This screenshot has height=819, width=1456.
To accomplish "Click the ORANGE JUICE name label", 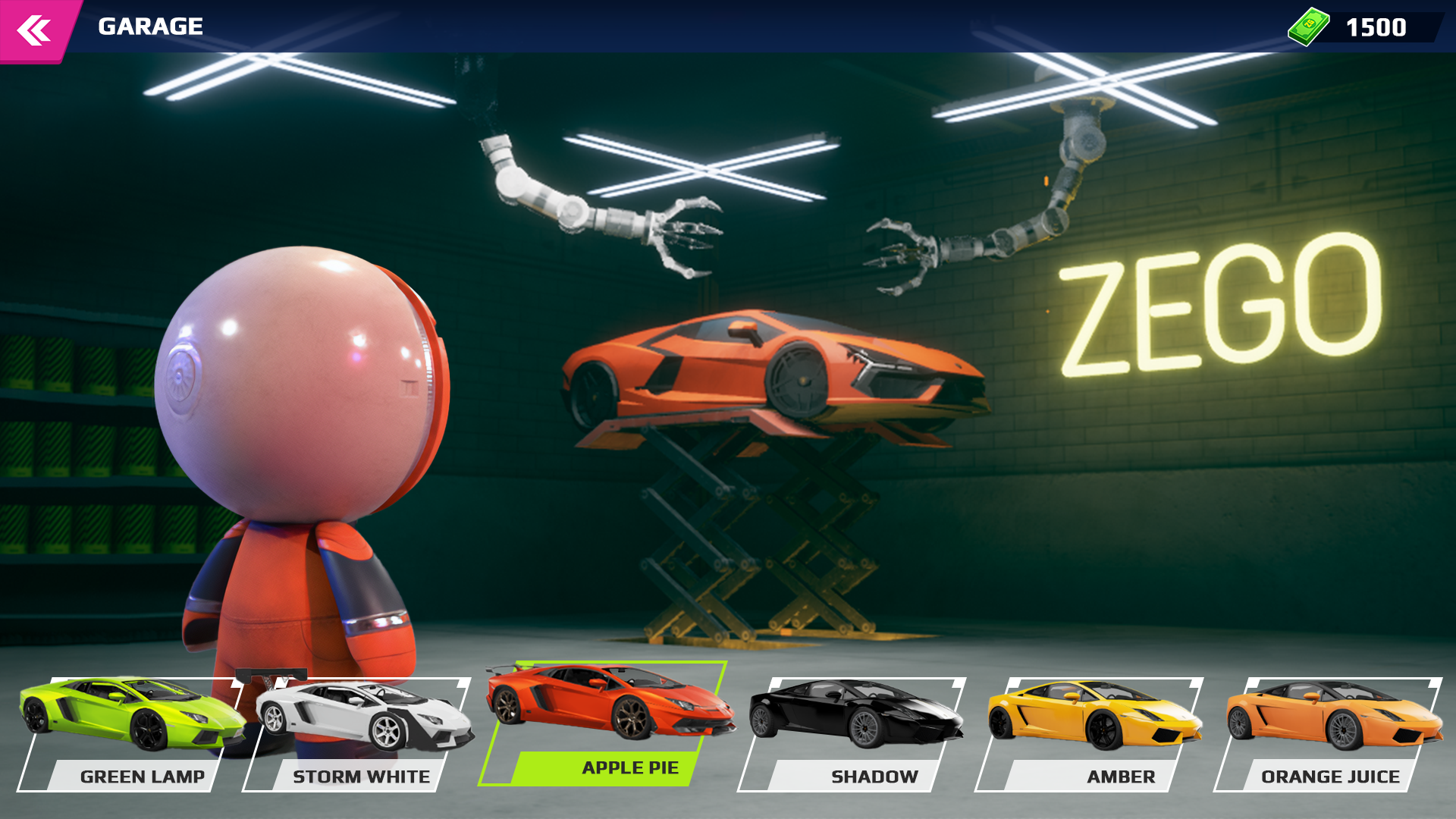I will coord(1331,776).
